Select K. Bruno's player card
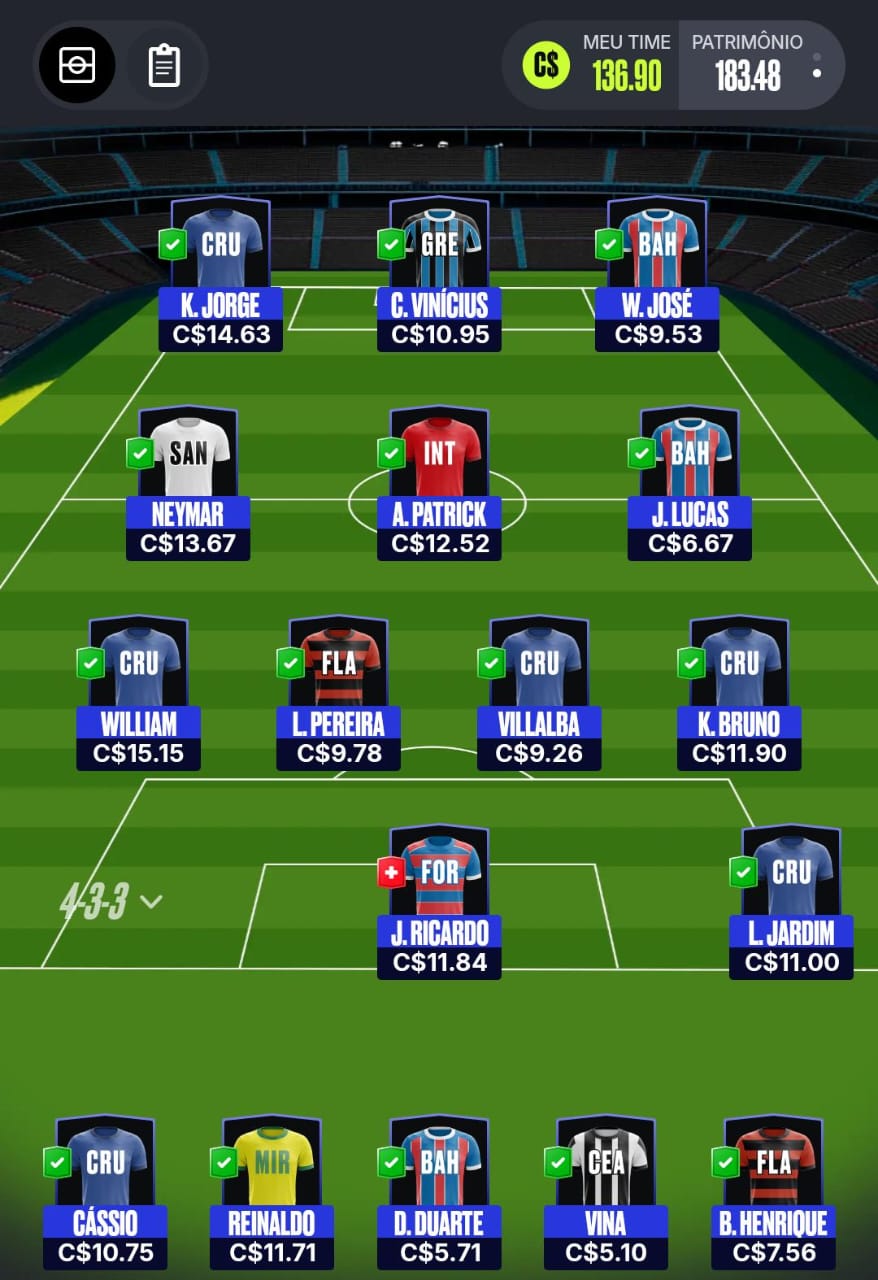This screenshot has height=1280, width=878. [740, 690]
